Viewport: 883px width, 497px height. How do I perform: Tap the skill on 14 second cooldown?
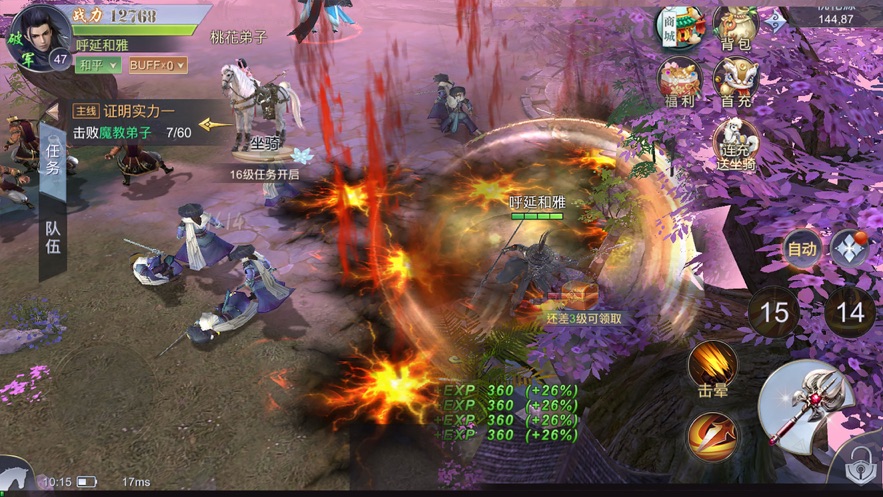(849, 313)
